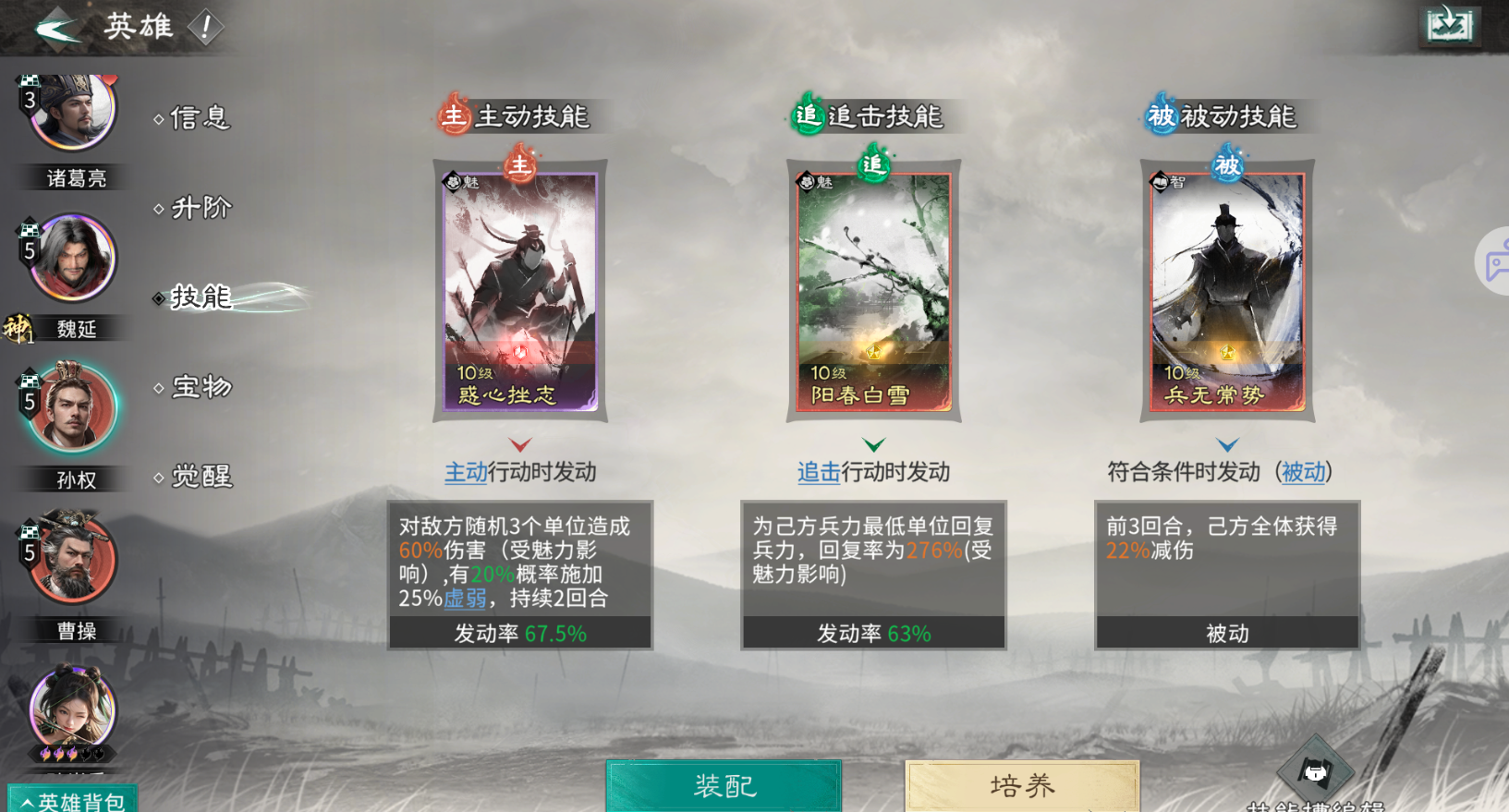The image size is (1509, 812).
Task: Open the report icon in top right corner
Action: (1449, 25)
